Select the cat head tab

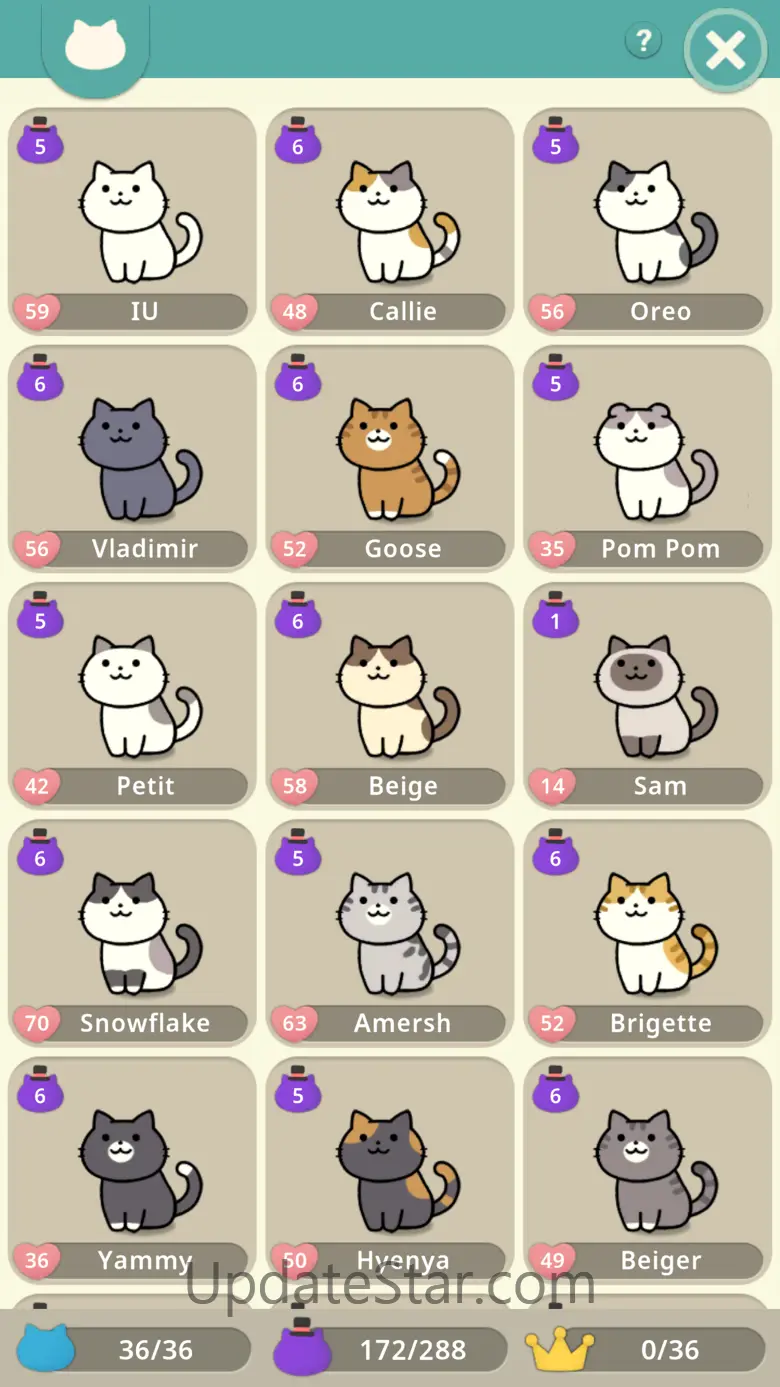click(95, 47)
